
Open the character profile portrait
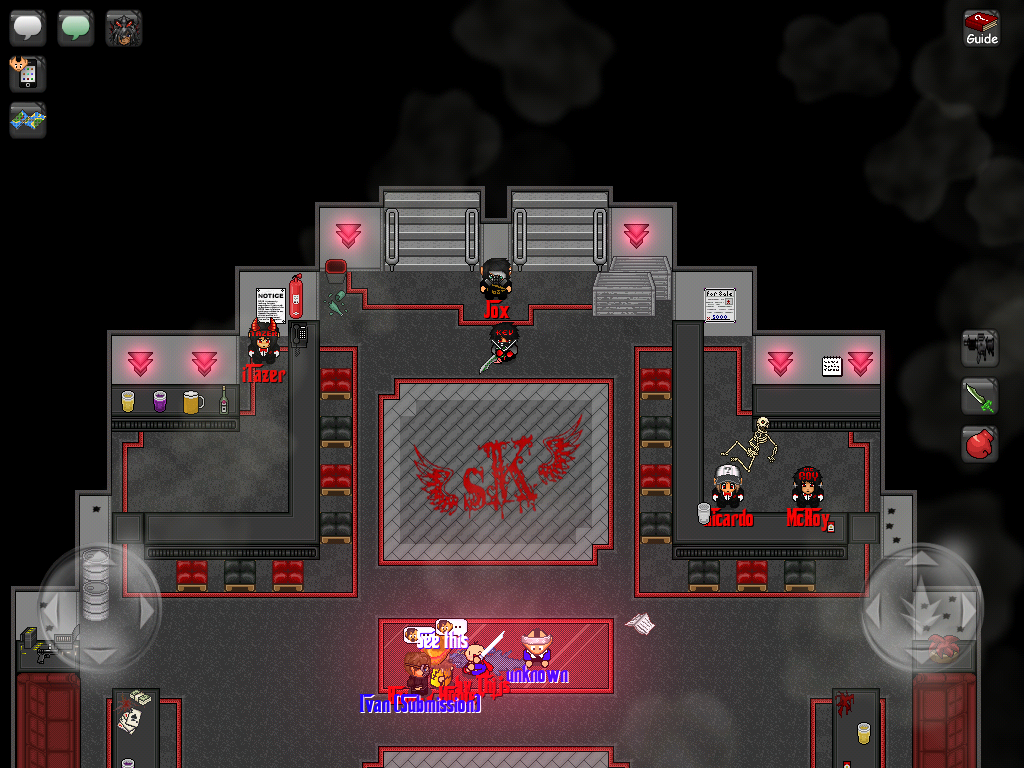(124, 28)
